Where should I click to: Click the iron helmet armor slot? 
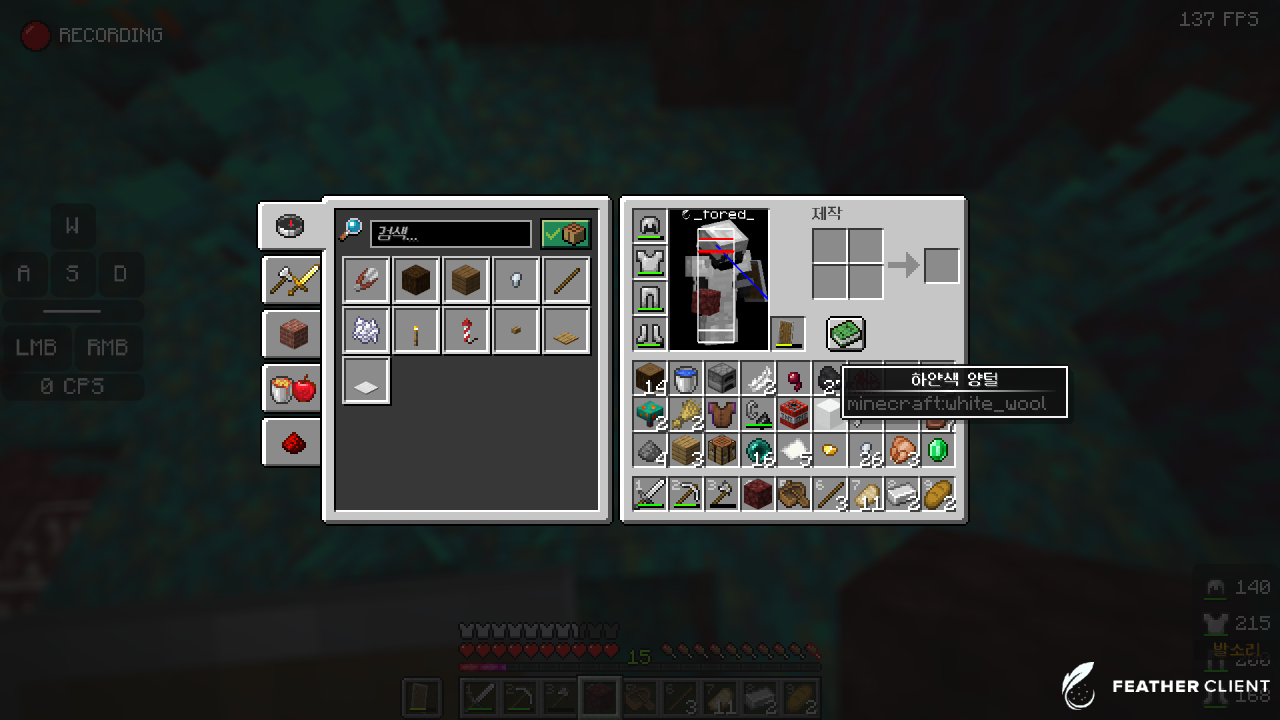pyautogui.click(x=650, y=226)
